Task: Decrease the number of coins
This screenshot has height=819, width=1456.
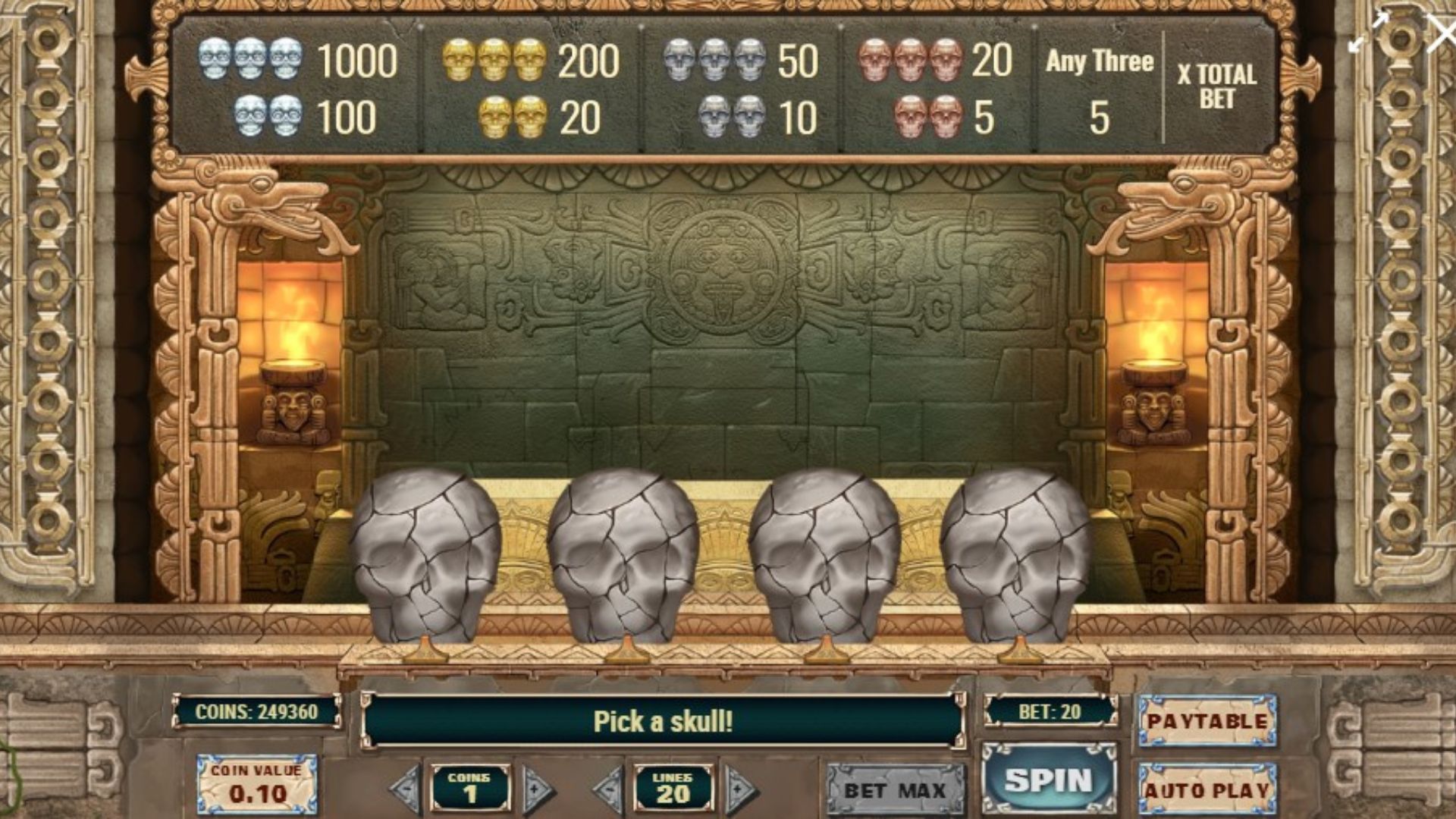Action: point(406,790)
